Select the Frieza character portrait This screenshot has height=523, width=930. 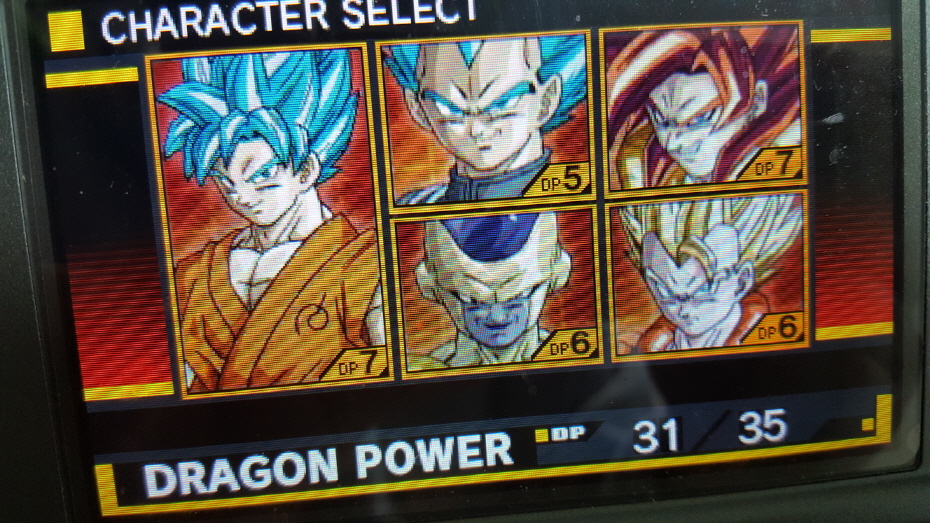tap(496, 290)
